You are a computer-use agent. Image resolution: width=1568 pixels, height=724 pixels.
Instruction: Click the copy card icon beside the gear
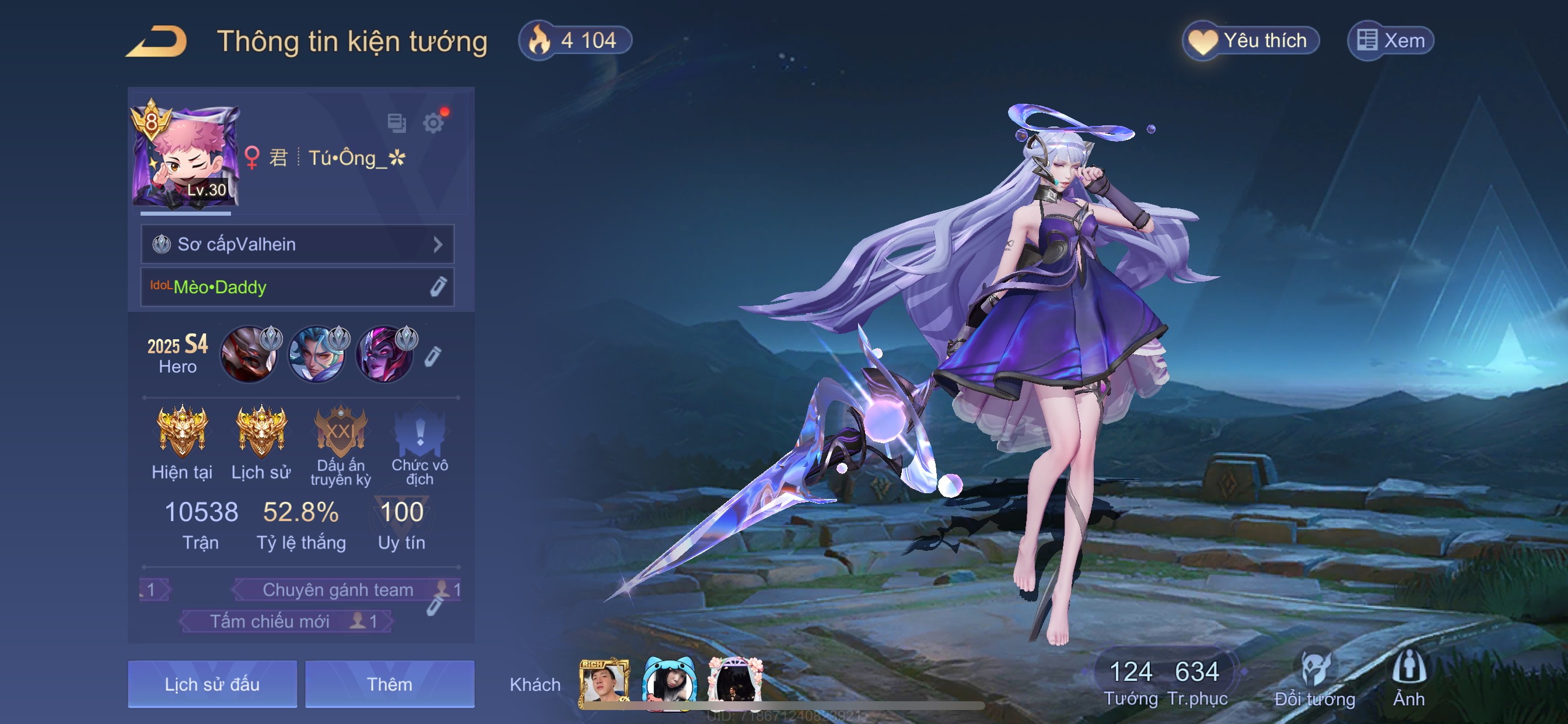point(396,123)
